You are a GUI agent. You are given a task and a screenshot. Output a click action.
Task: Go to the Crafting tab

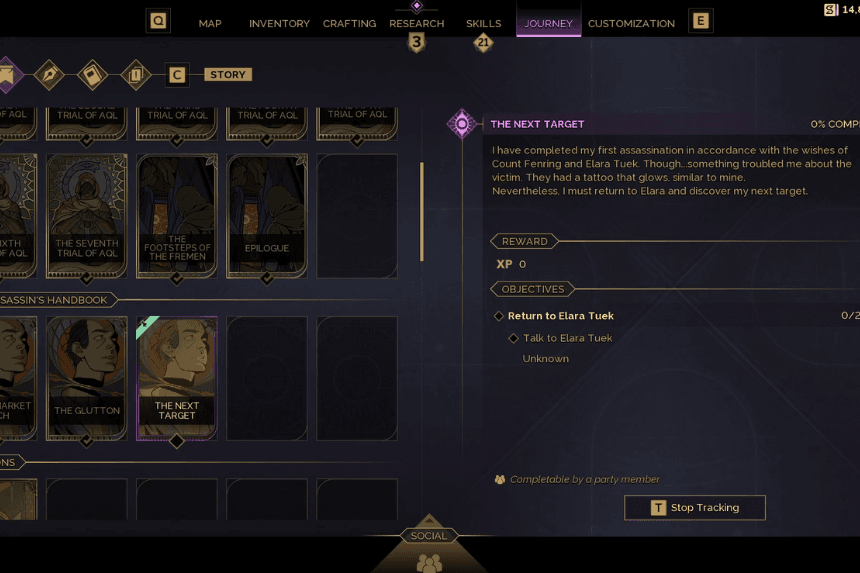[349, 23]
